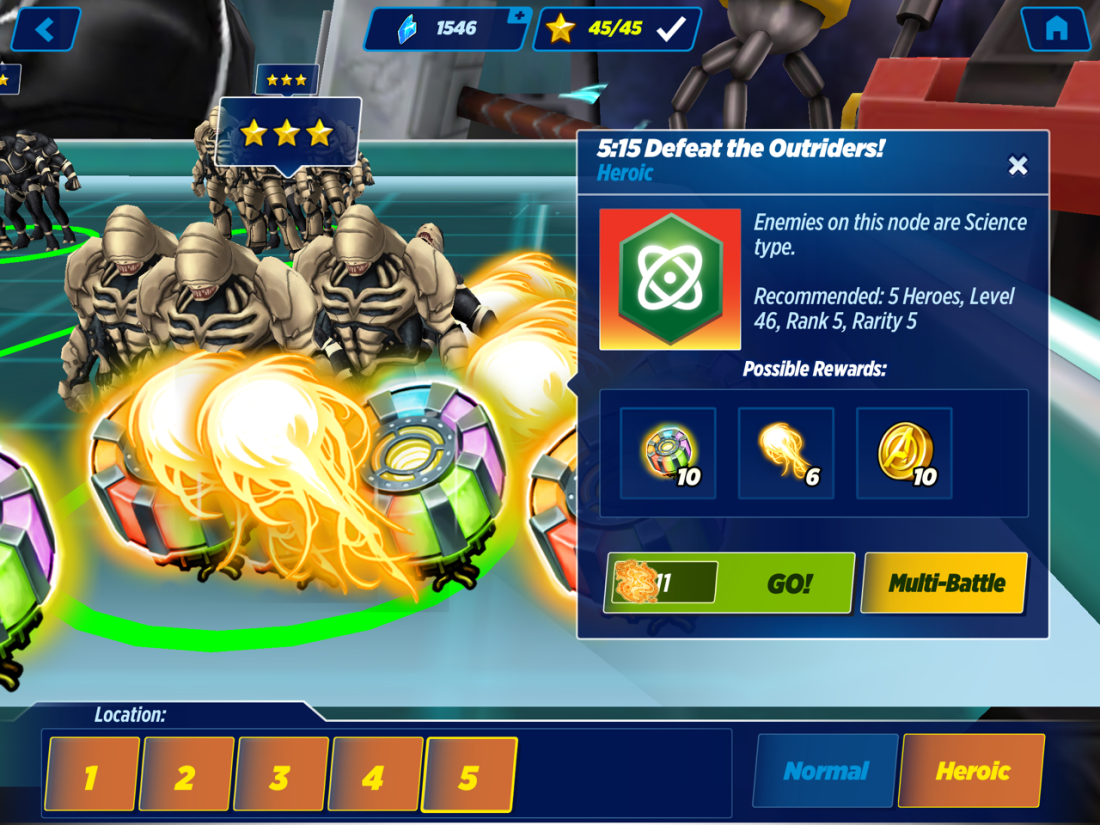Select the three-star node marker
Image resolution: width=1100 pixels, height=825 pixels.
tap(288, 132)
